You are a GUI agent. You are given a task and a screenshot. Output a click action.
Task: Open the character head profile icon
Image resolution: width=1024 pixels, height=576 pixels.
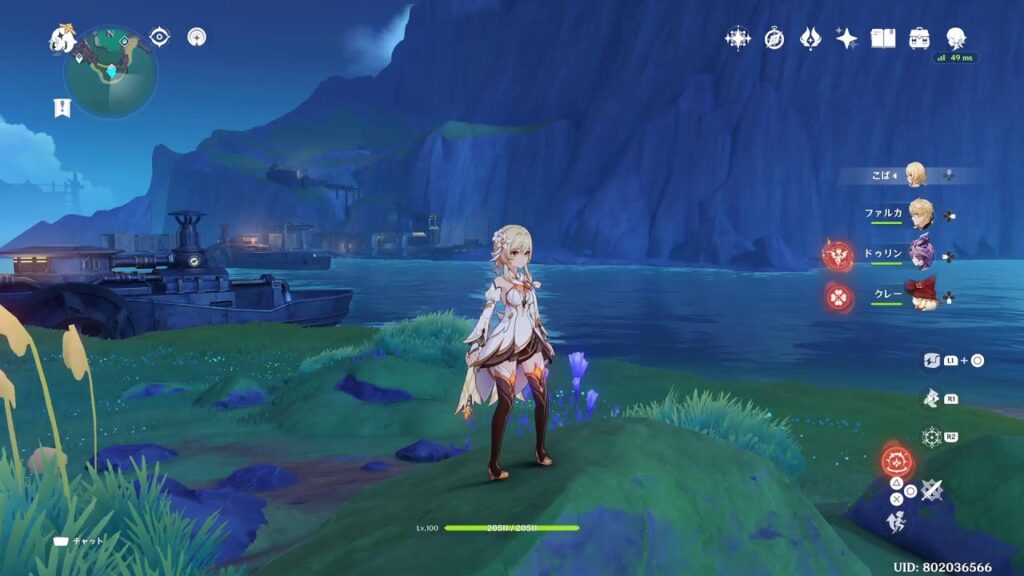955,38
